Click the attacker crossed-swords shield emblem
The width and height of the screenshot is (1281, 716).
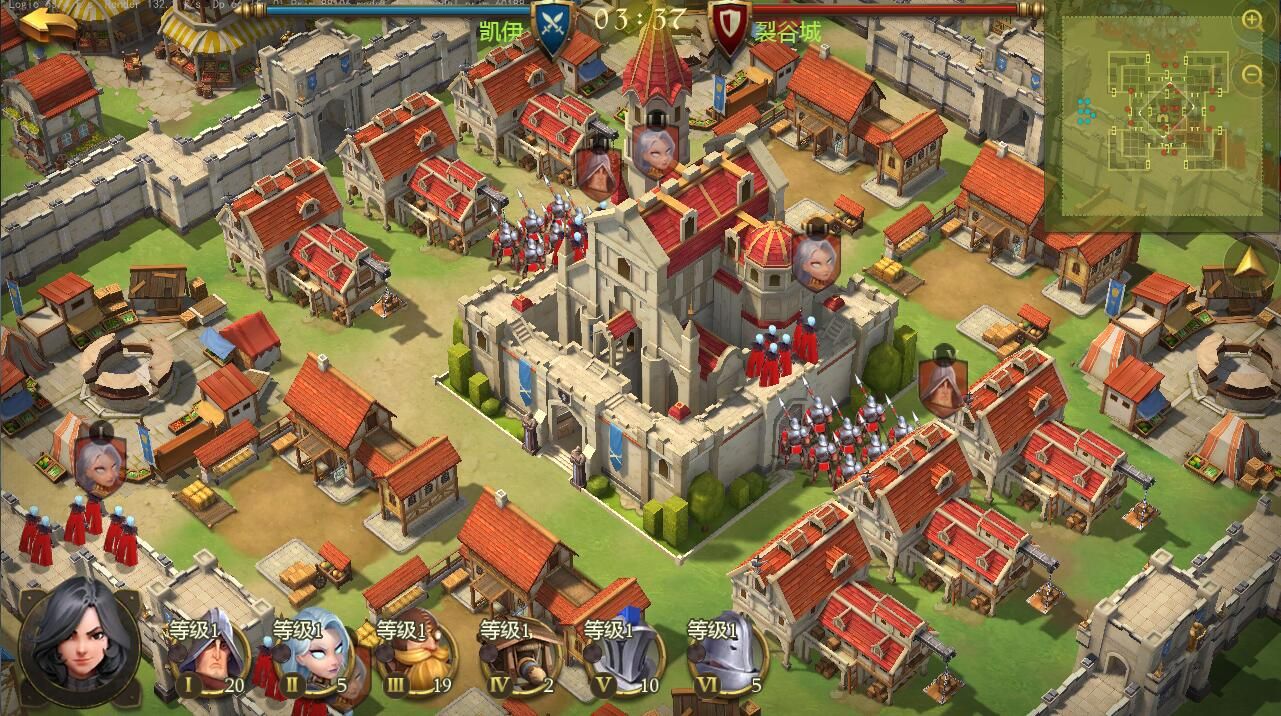coord(553,27)
